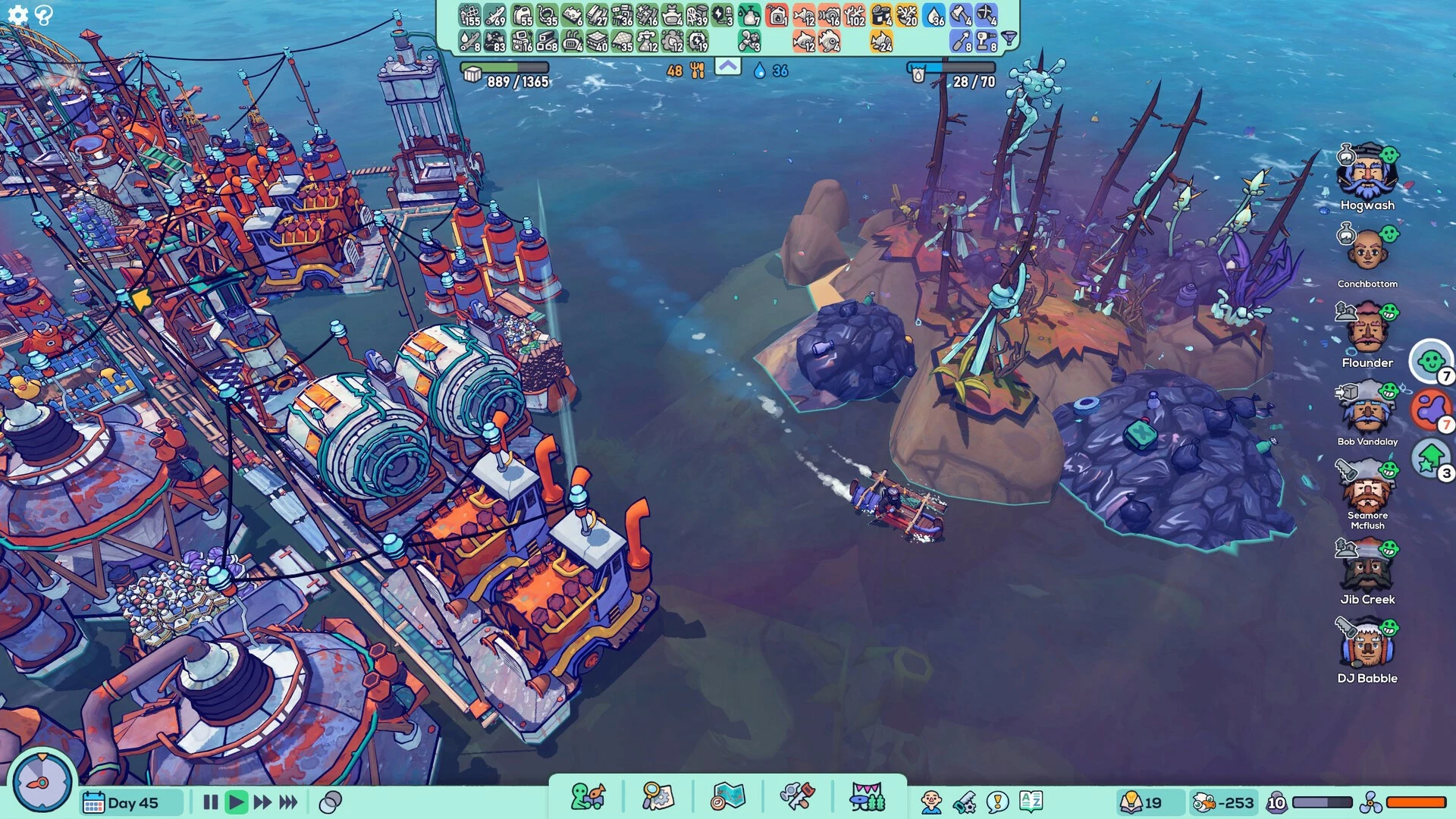Open the decorations bunting menu
Screen dimensions: 1456x819
pos(867,797)
